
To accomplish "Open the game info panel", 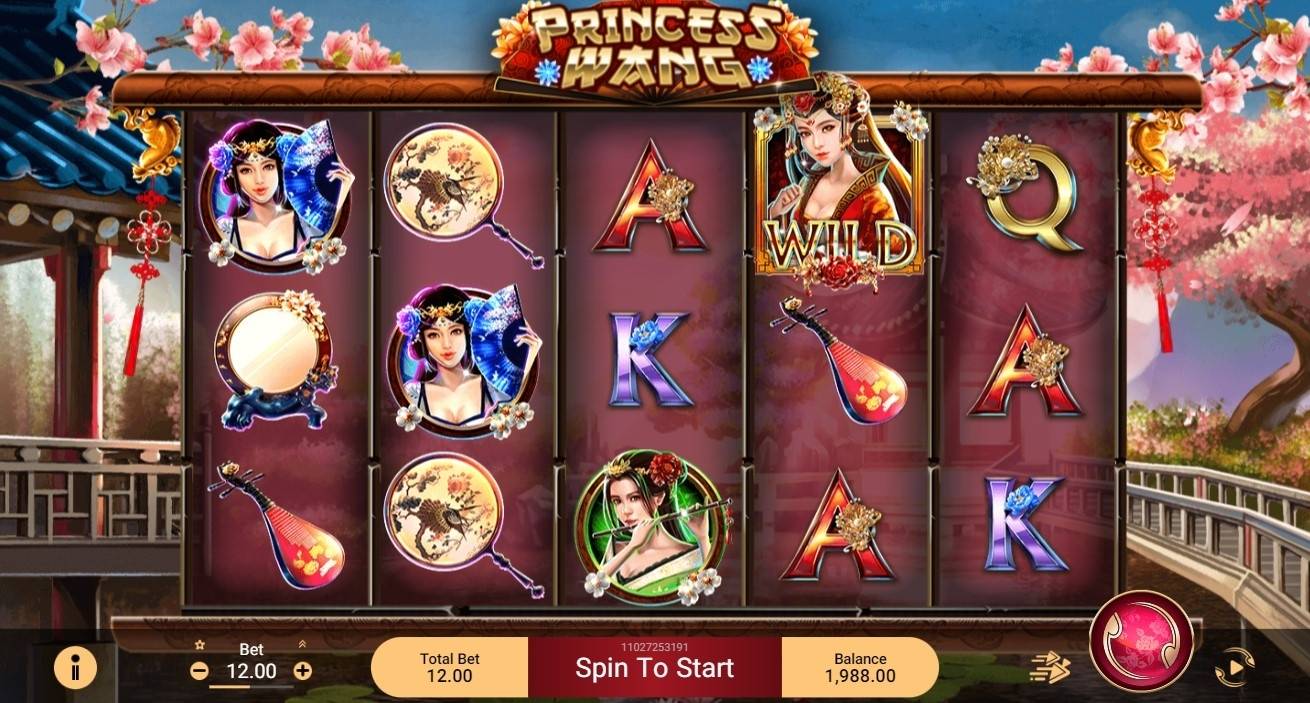I will click(75, 667).
